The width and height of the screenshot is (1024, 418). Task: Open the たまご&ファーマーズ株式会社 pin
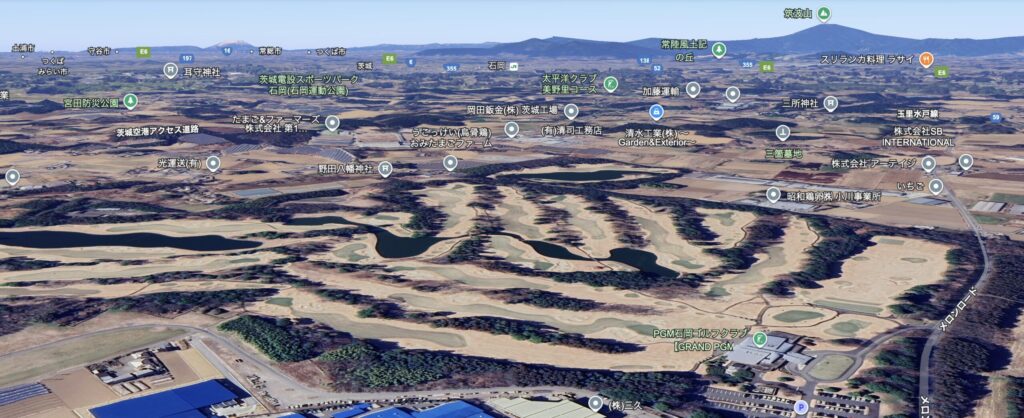tap(332, 123)
